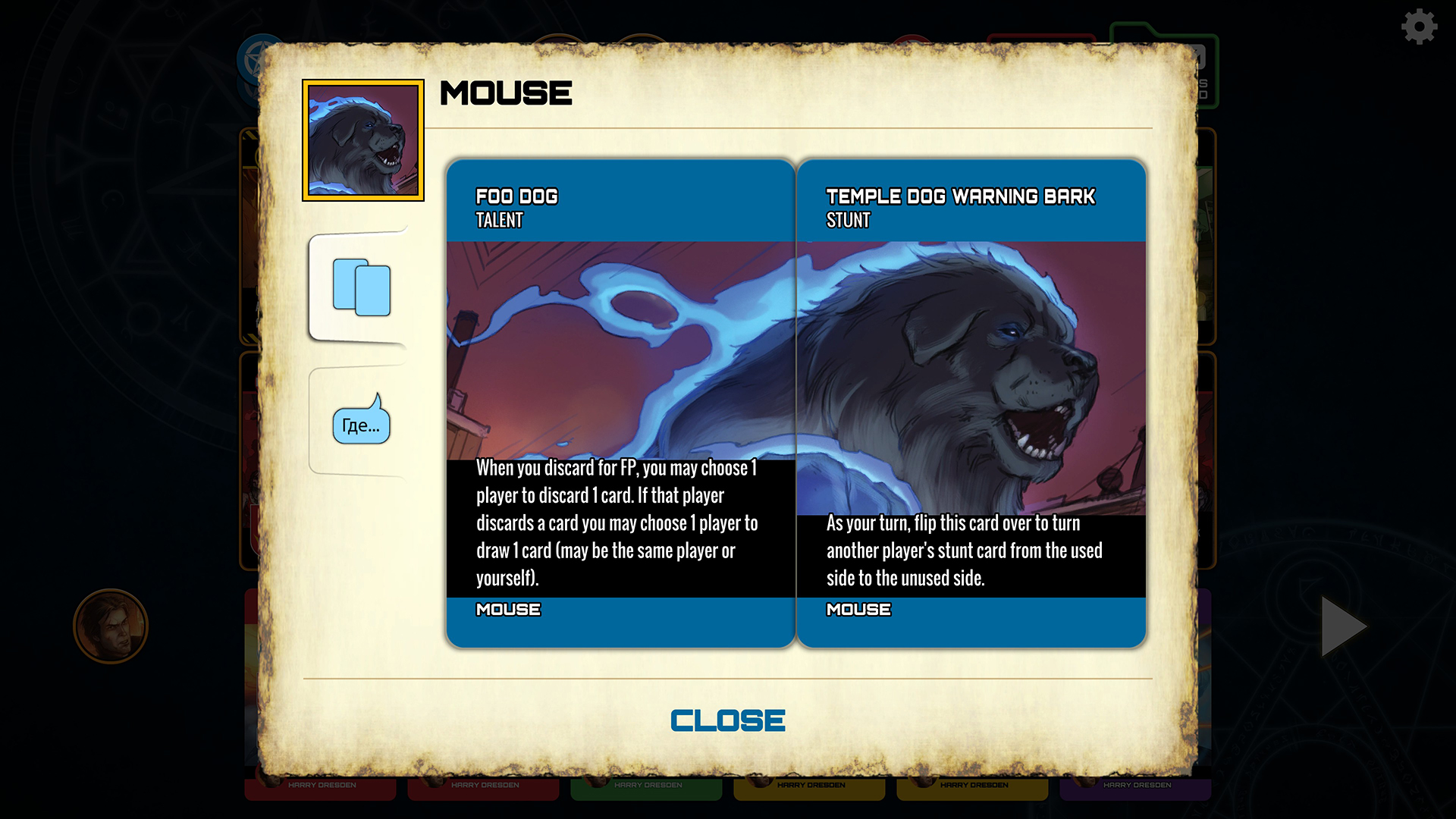Image resolution: width=1456 pixels, height=819 pixels.
Task: Click the play arrow on the right edge
Action: click(1344, 626)
